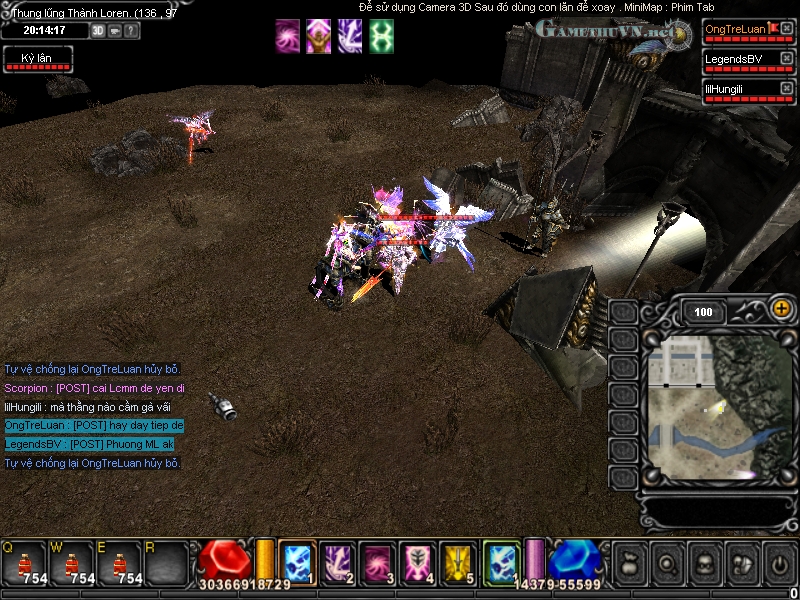Select party member LegendsBV

pos(735,61)
